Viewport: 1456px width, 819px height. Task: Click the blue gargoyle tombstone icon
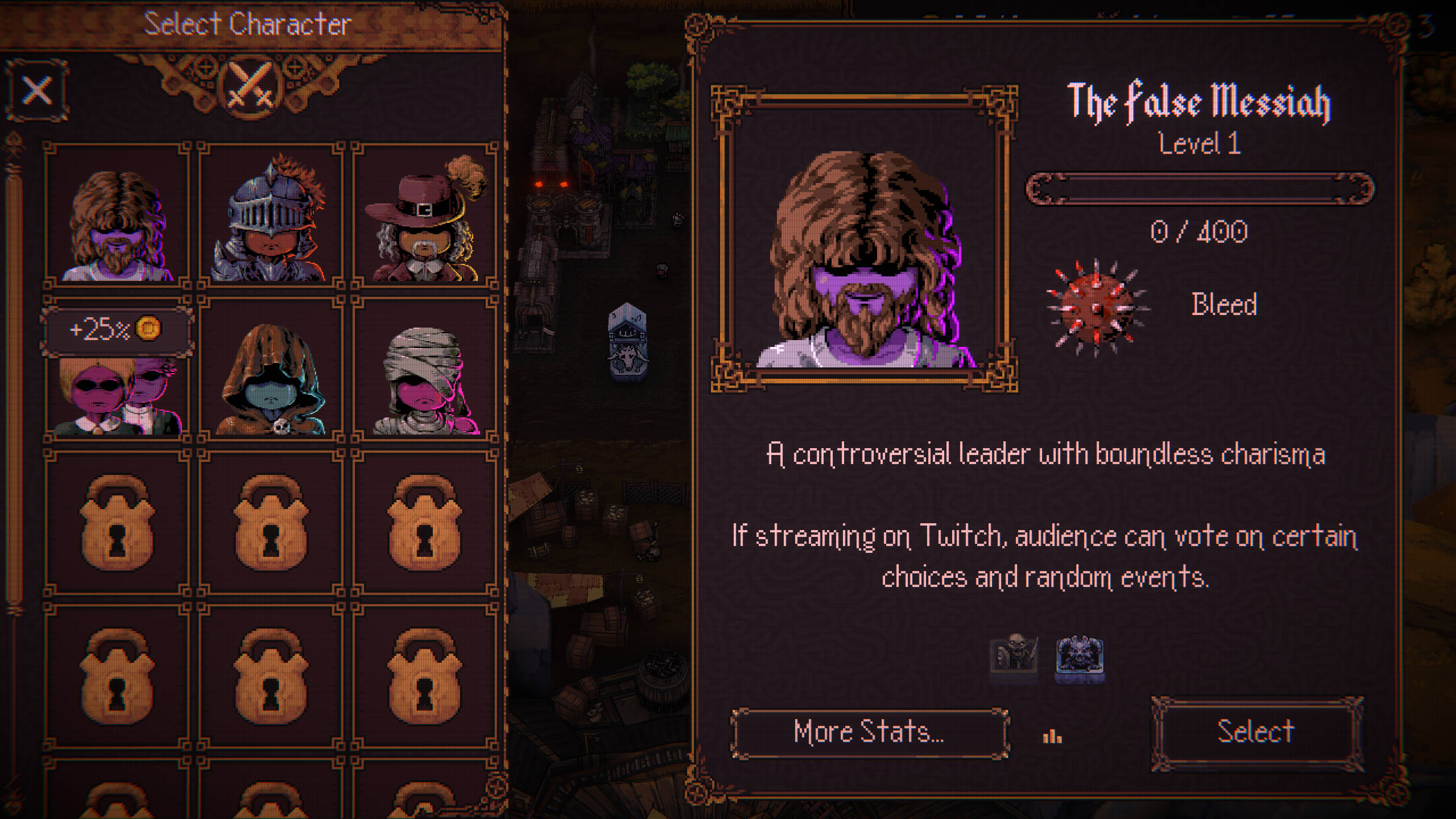(1079, 659)
